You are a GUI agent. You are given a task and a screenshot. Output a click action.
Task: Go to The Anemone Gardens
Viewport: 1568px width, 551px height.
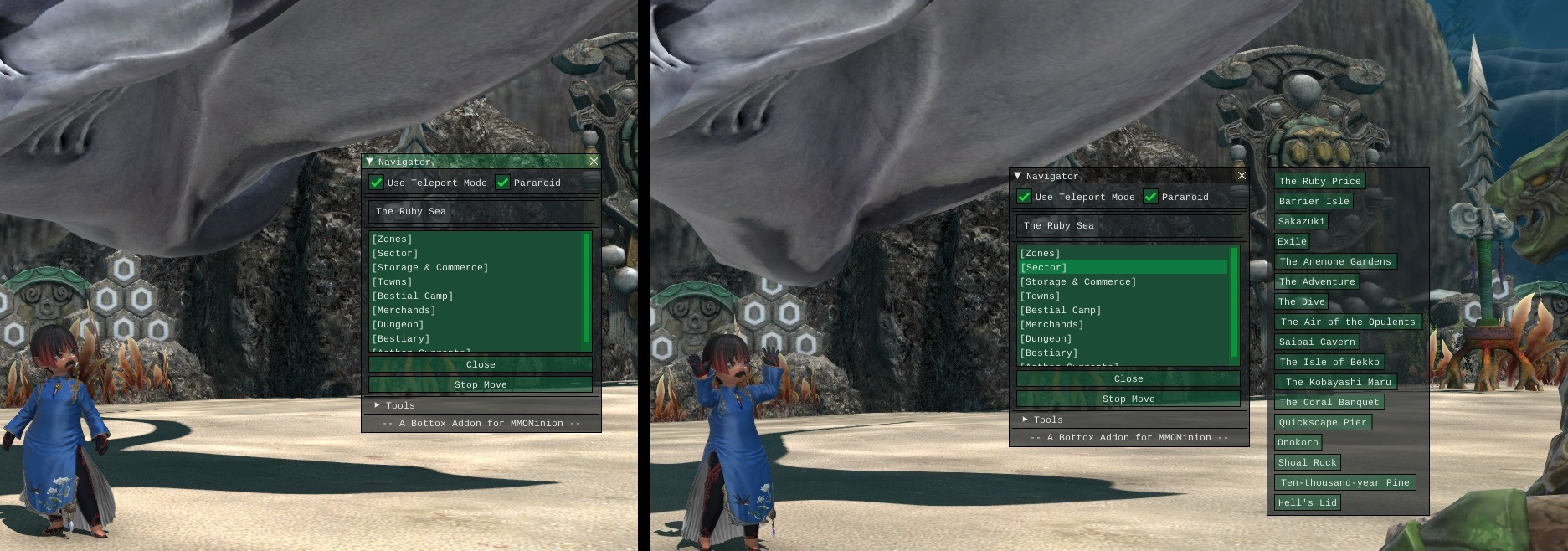pos(1334,261)
